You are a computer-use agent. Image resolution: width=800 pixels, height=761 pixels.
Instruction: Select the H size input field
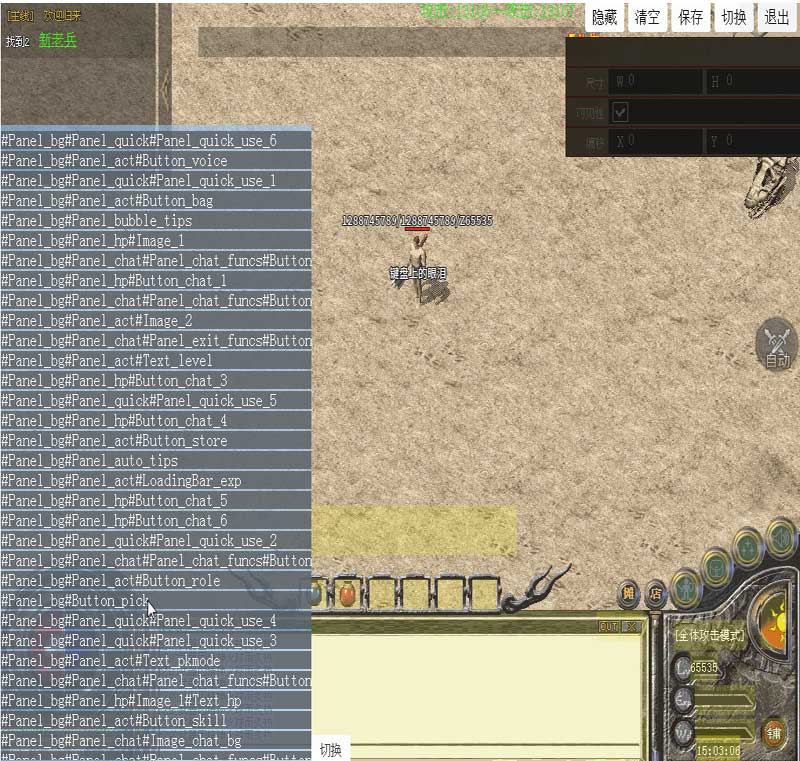[x=752, y=81]
